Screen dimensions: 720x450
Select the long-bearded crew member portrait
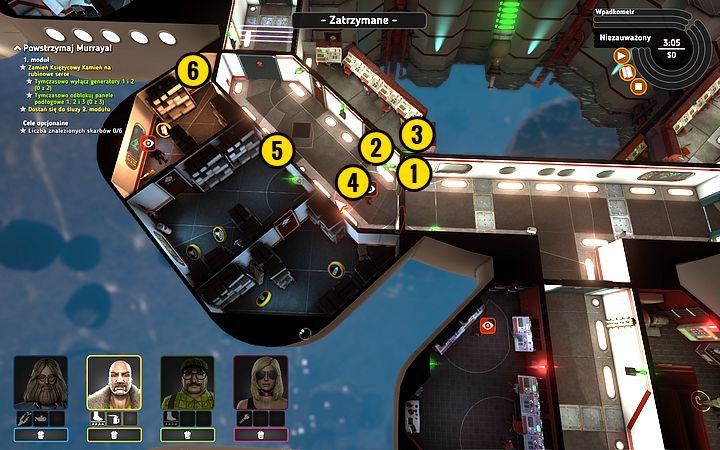(41, 381)
